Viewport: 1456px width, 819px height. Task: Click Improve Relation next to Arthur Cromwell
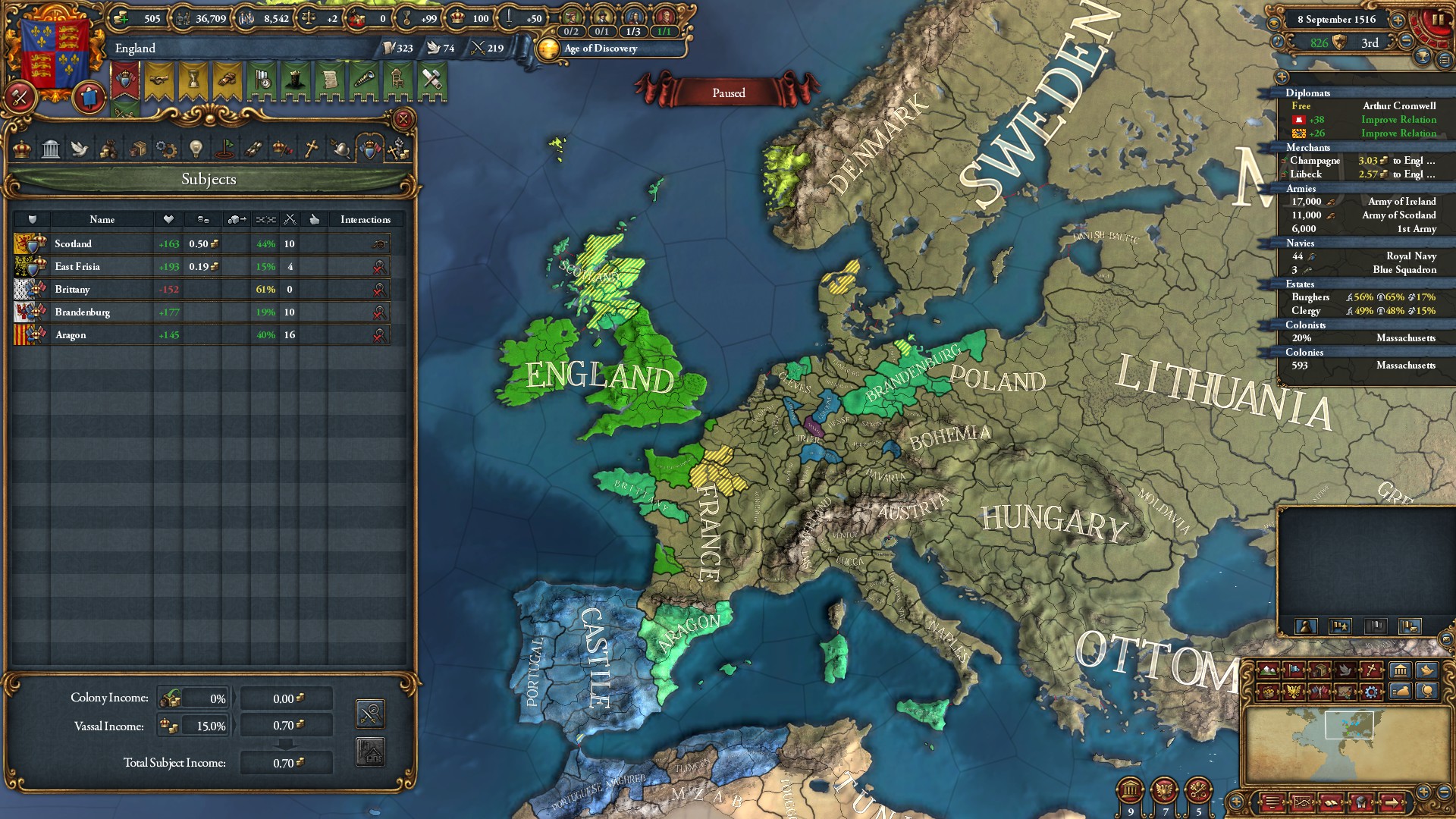pos(1398,120)
